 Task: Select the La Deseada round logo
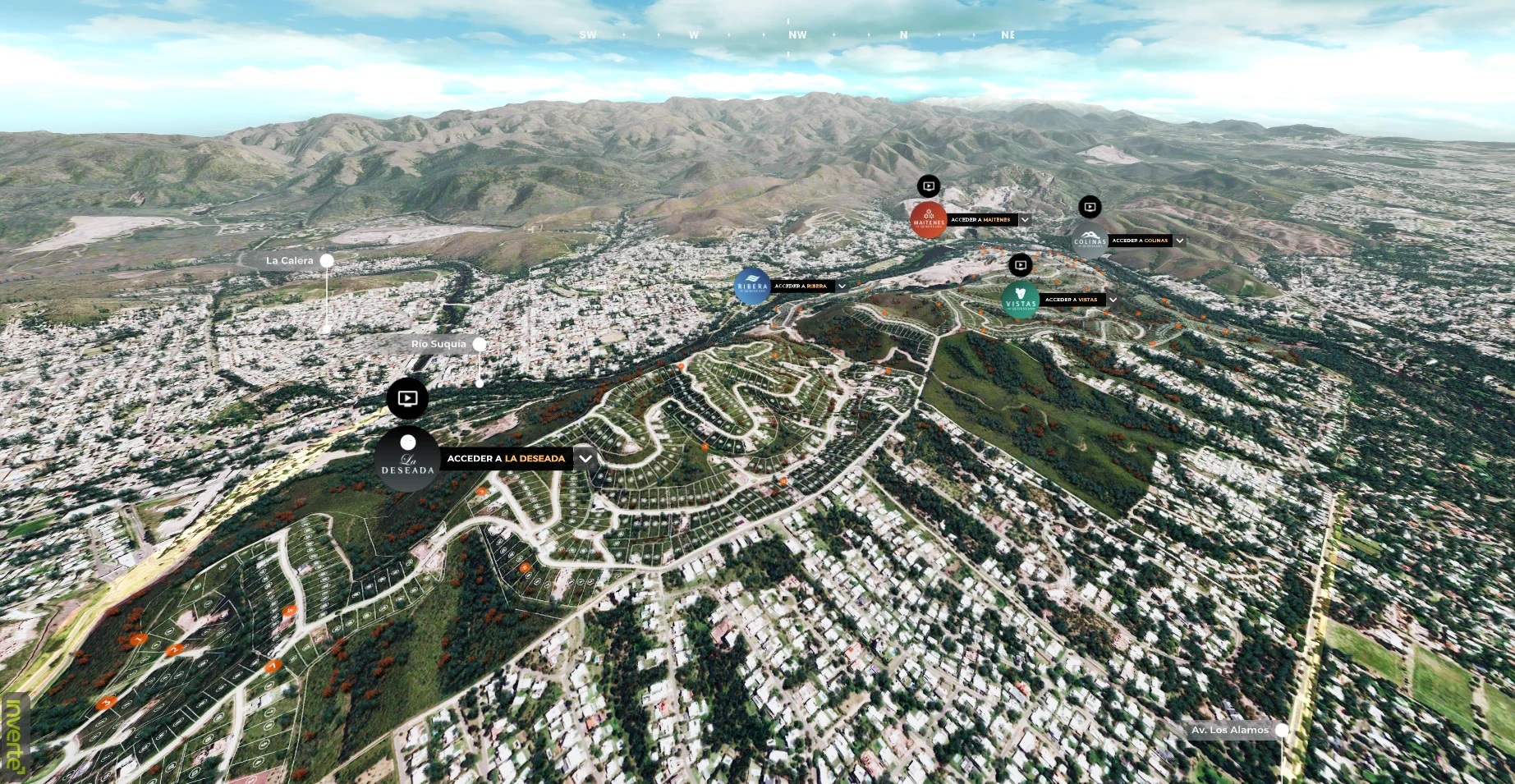(x=407, y=460)
